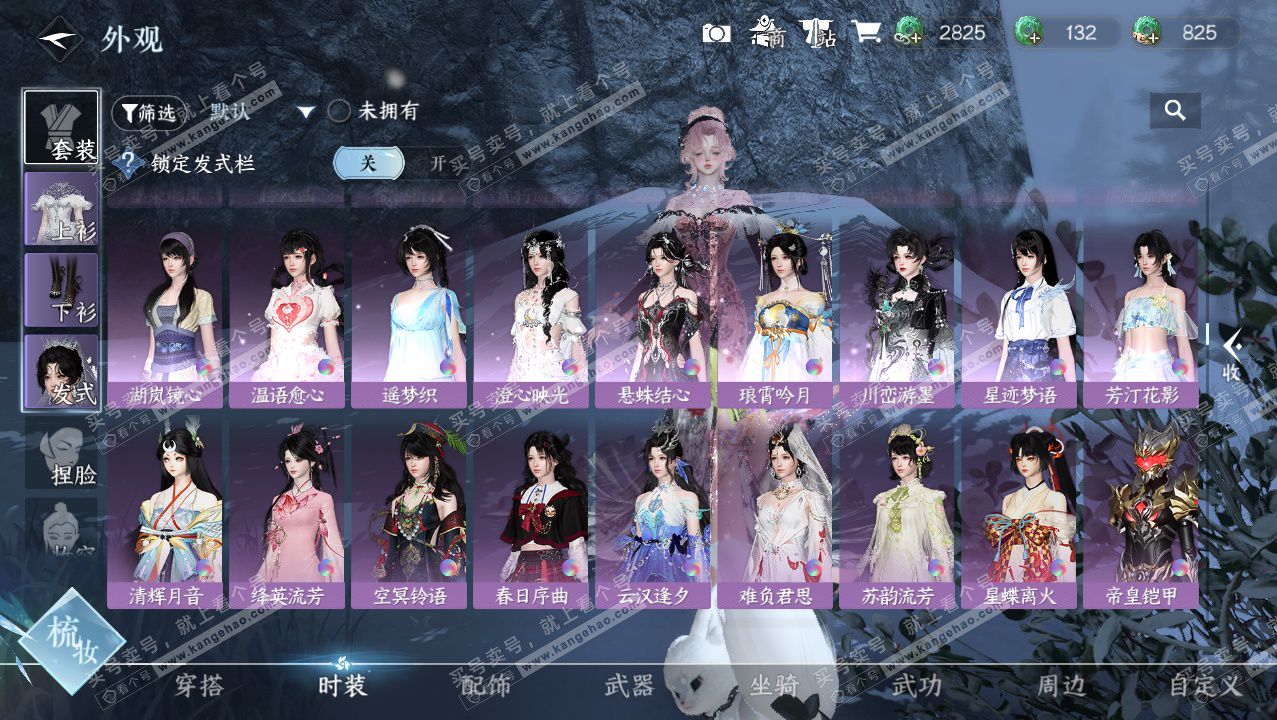
Task: Select the 上衫 category tab
Action: click(x=62, y=209)
